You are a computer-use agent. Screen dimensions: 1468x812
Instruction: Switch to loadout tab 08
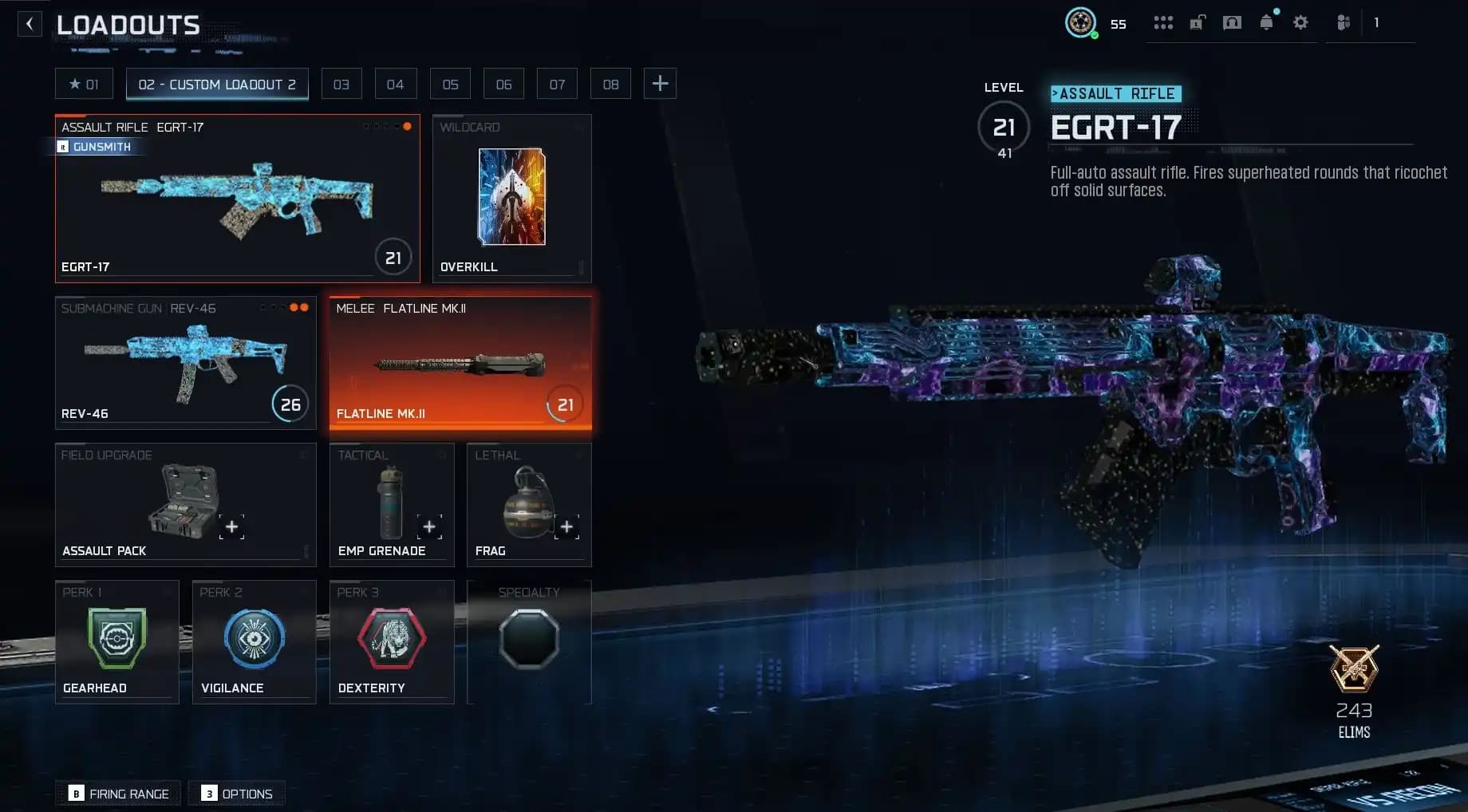click(610, 83)
